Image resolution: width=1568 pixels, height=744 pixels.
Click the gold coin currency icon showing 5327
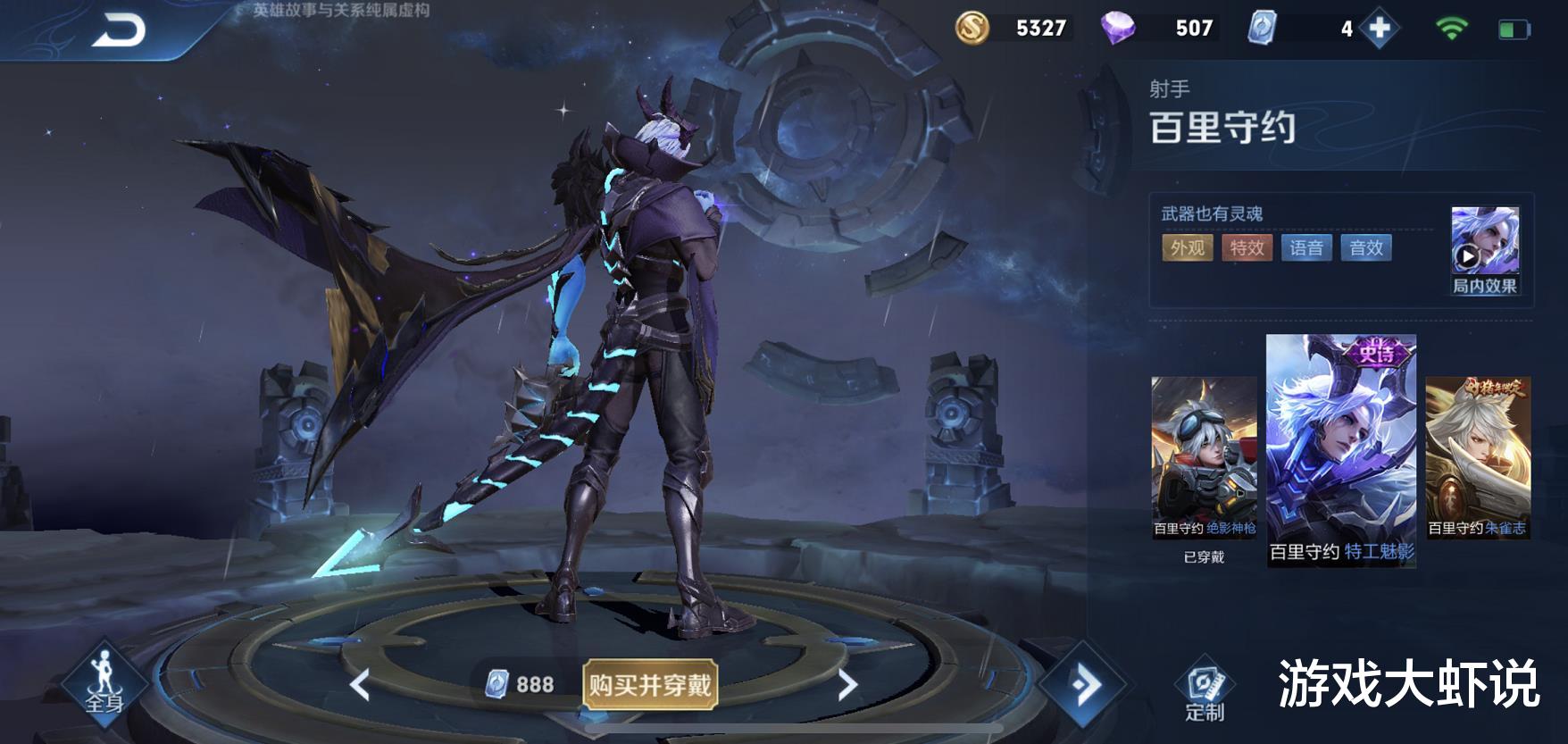[x=972, y=29]
